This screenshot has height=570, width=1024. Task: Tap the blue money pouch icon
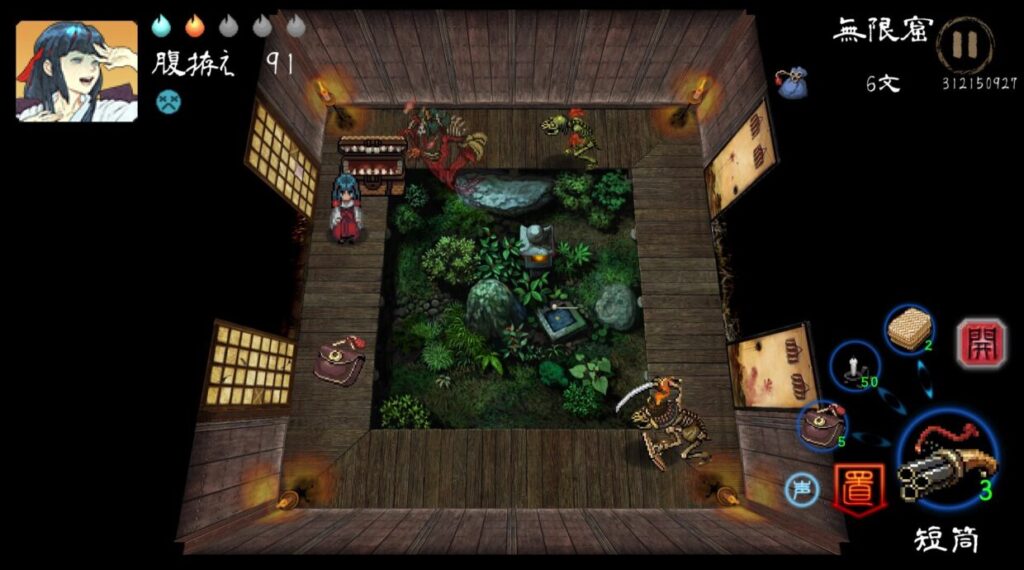[793, 84]
